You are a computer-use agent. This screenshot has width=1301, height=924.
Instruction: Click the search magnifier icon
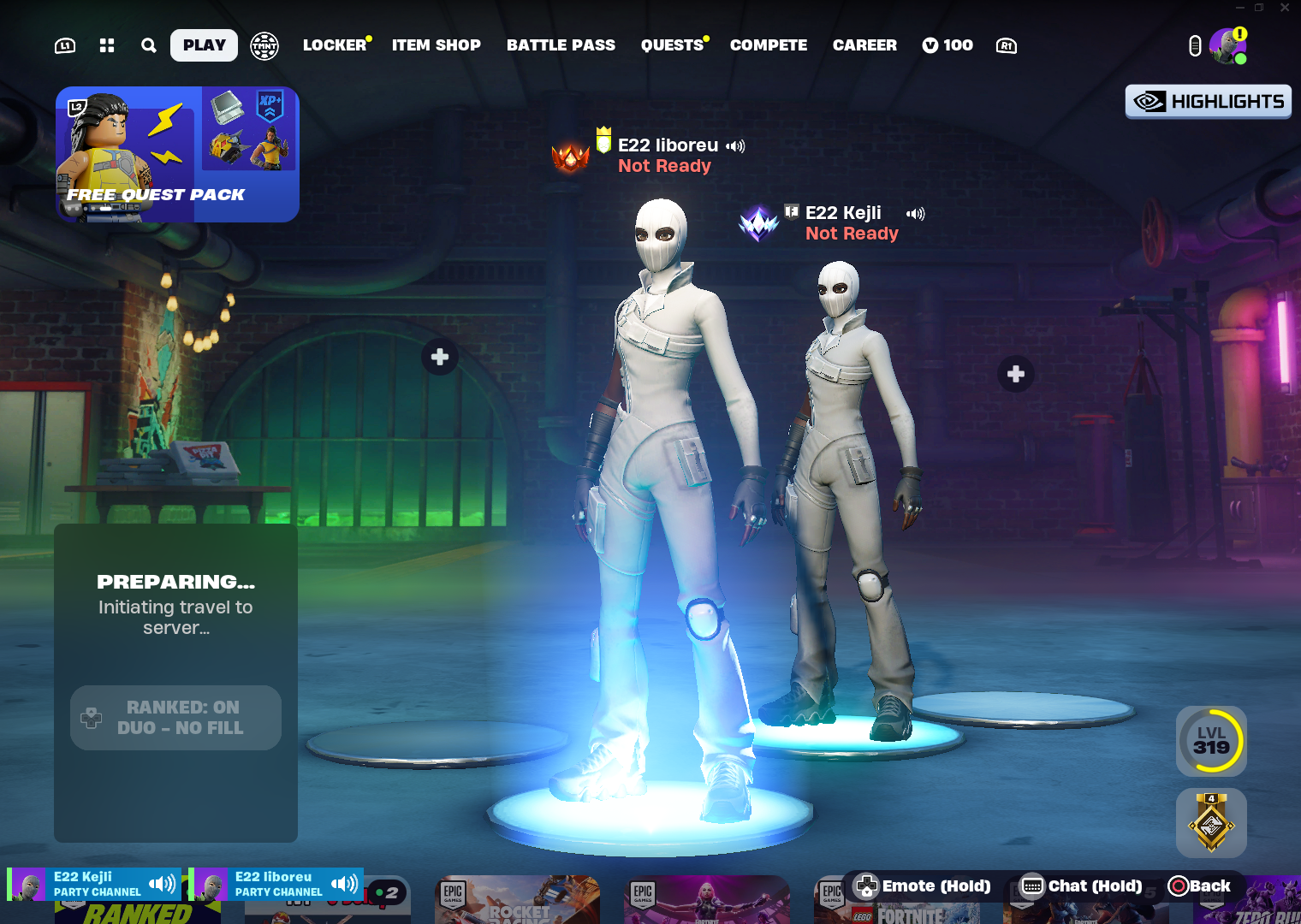pyautogui.click(x=149, y=45)
